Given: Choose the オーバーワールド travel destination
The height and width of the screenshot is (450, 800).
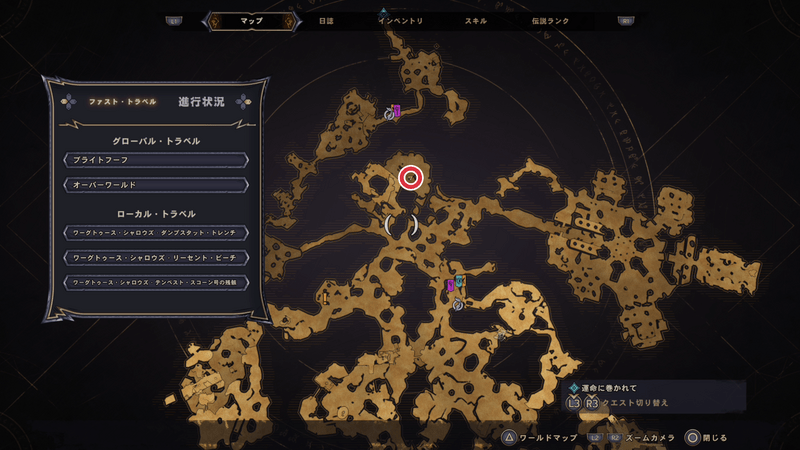Looking at the screenshot, I should pos(155,185).
